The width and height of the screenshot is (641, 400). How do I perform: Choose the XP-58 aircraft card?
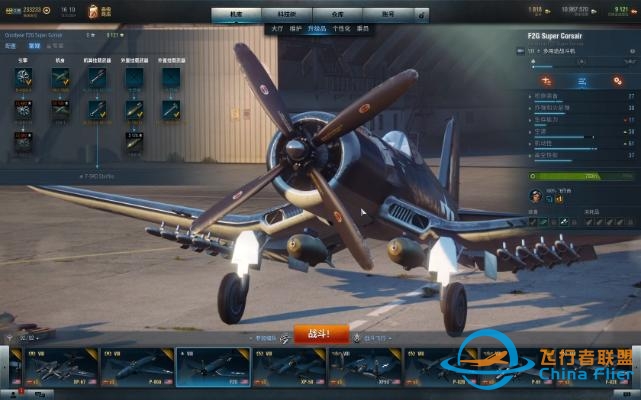click(x=289, y=367)
